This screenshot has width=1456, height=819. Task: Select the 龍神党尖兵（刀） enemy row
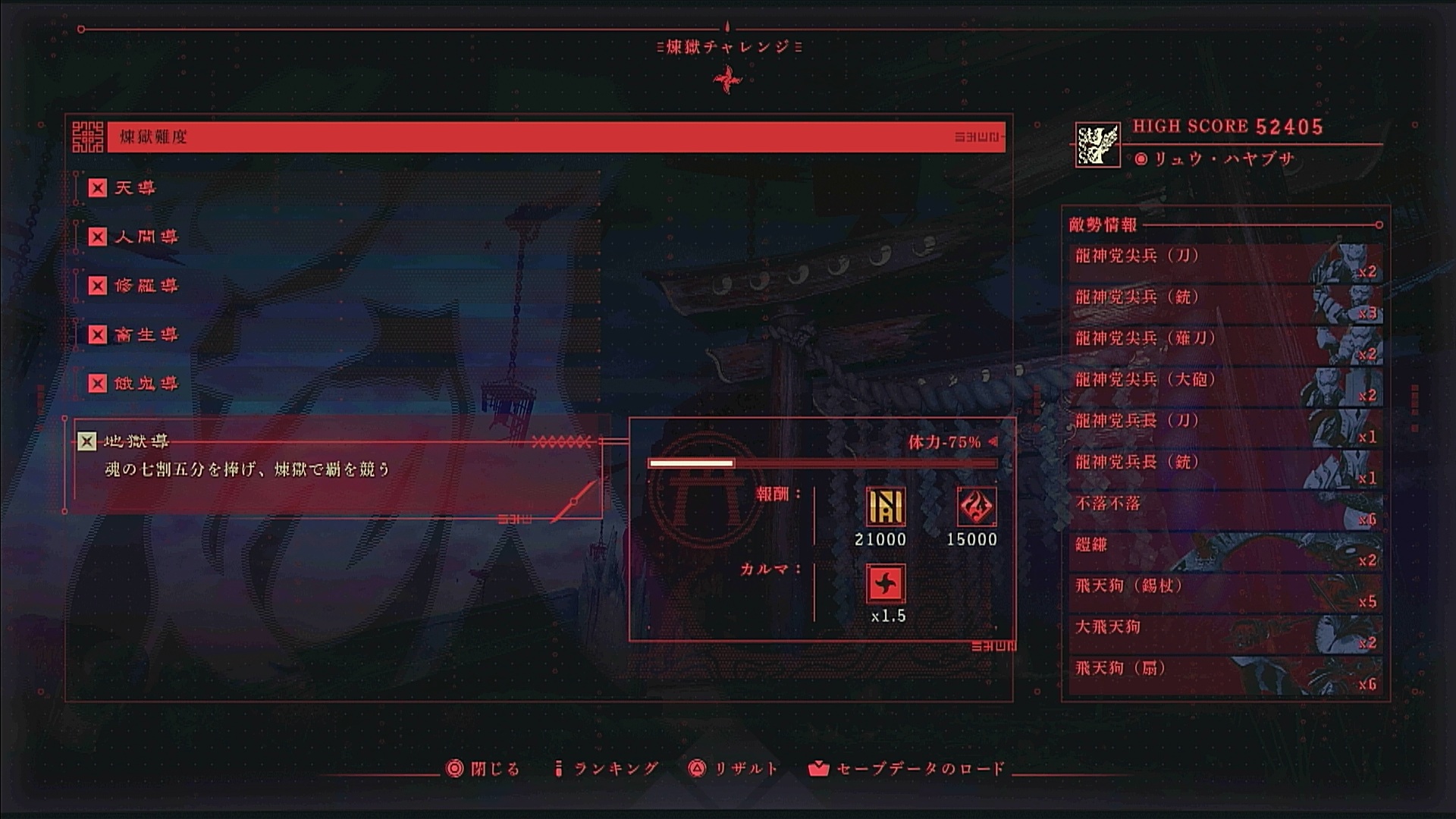tap(1224, 262)
